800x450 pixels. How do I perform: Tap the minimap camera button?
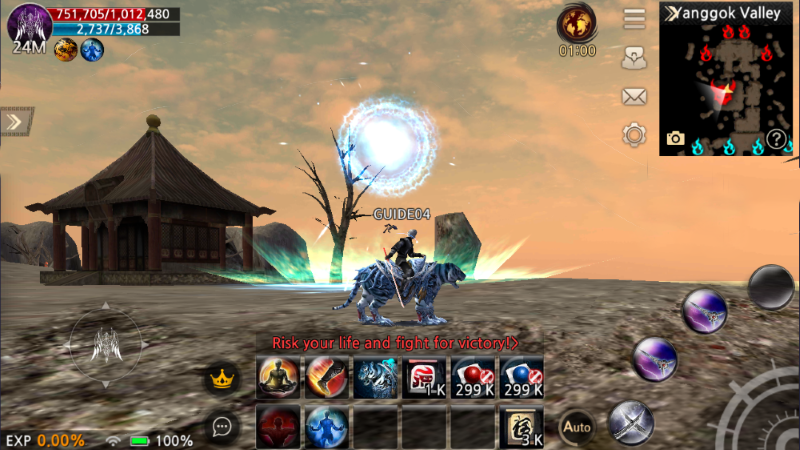(676, 139)
